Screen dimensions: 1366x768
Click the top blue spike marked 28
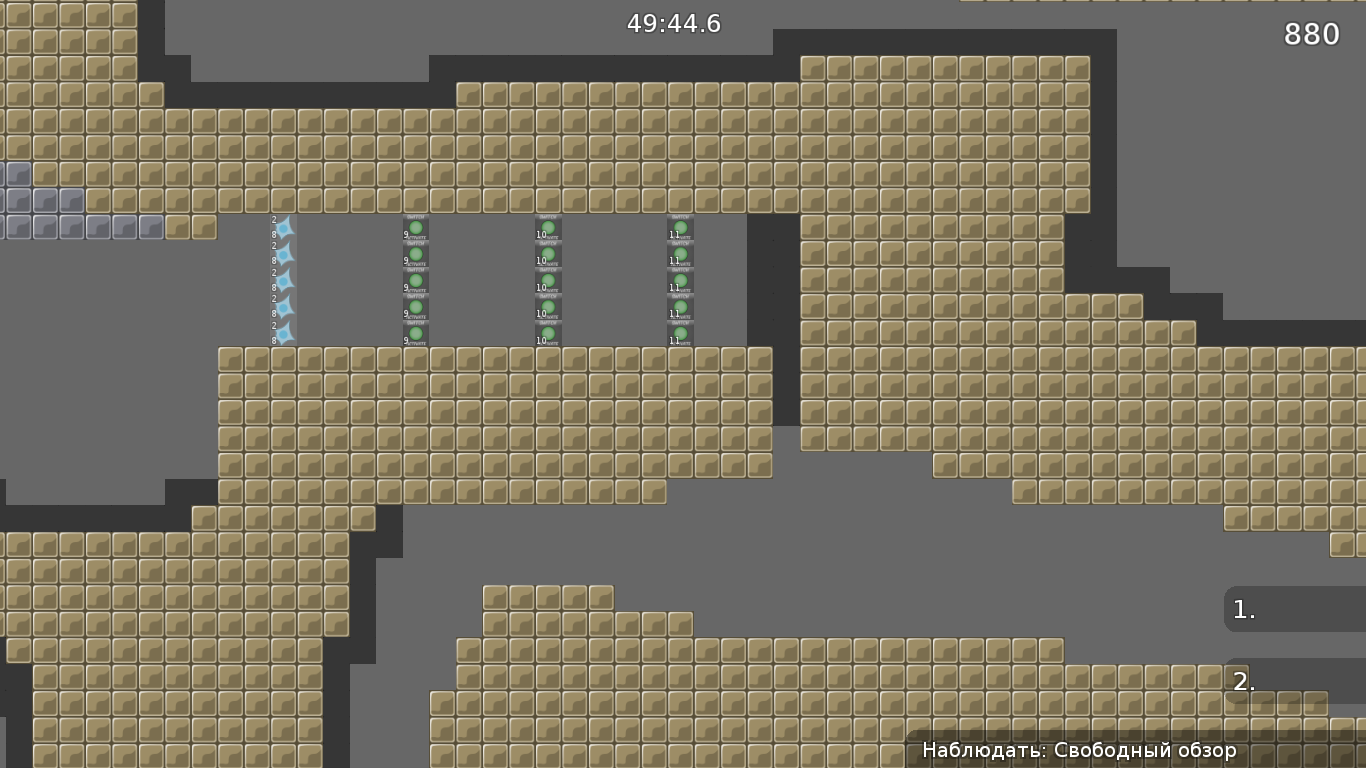coord(285,228)
